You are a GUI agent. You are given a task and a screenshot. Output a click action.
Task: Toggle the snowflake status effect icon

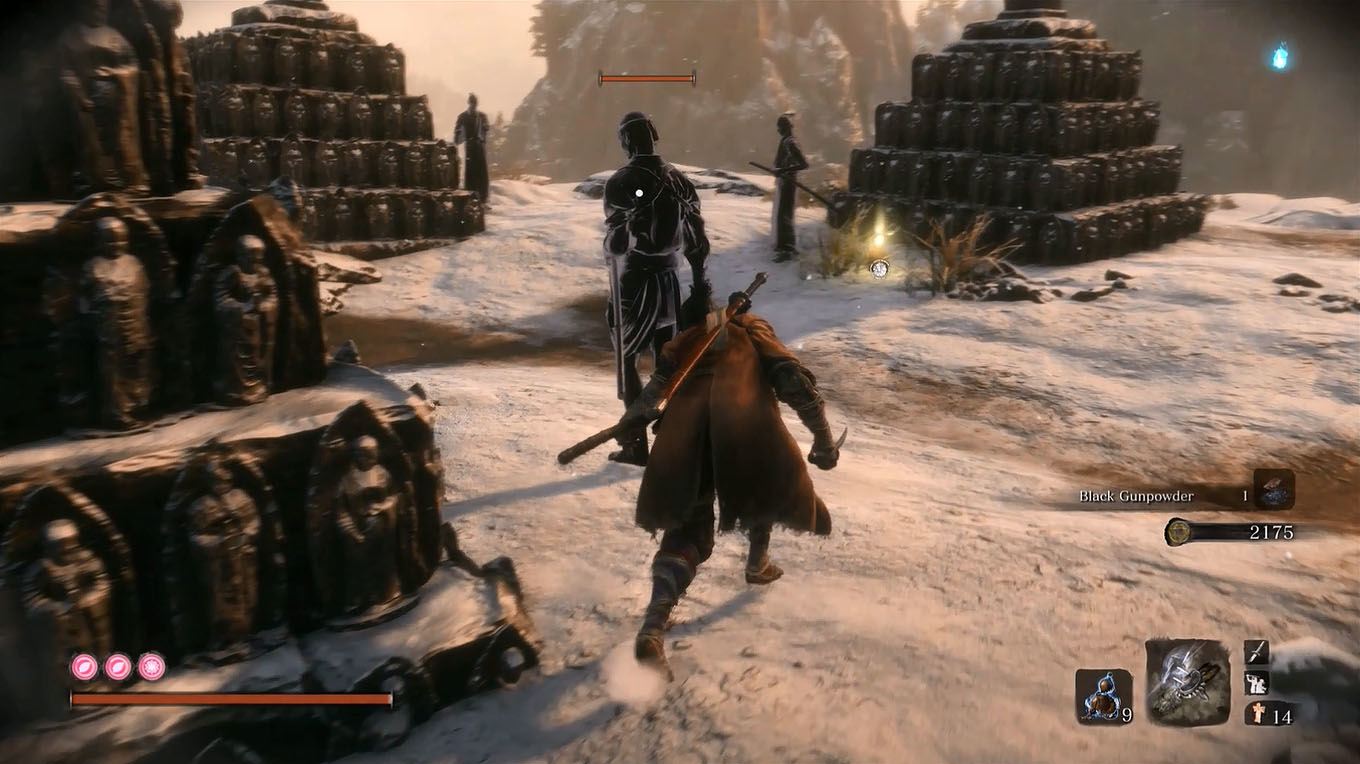pyautogui.click(x=150, y=667)
